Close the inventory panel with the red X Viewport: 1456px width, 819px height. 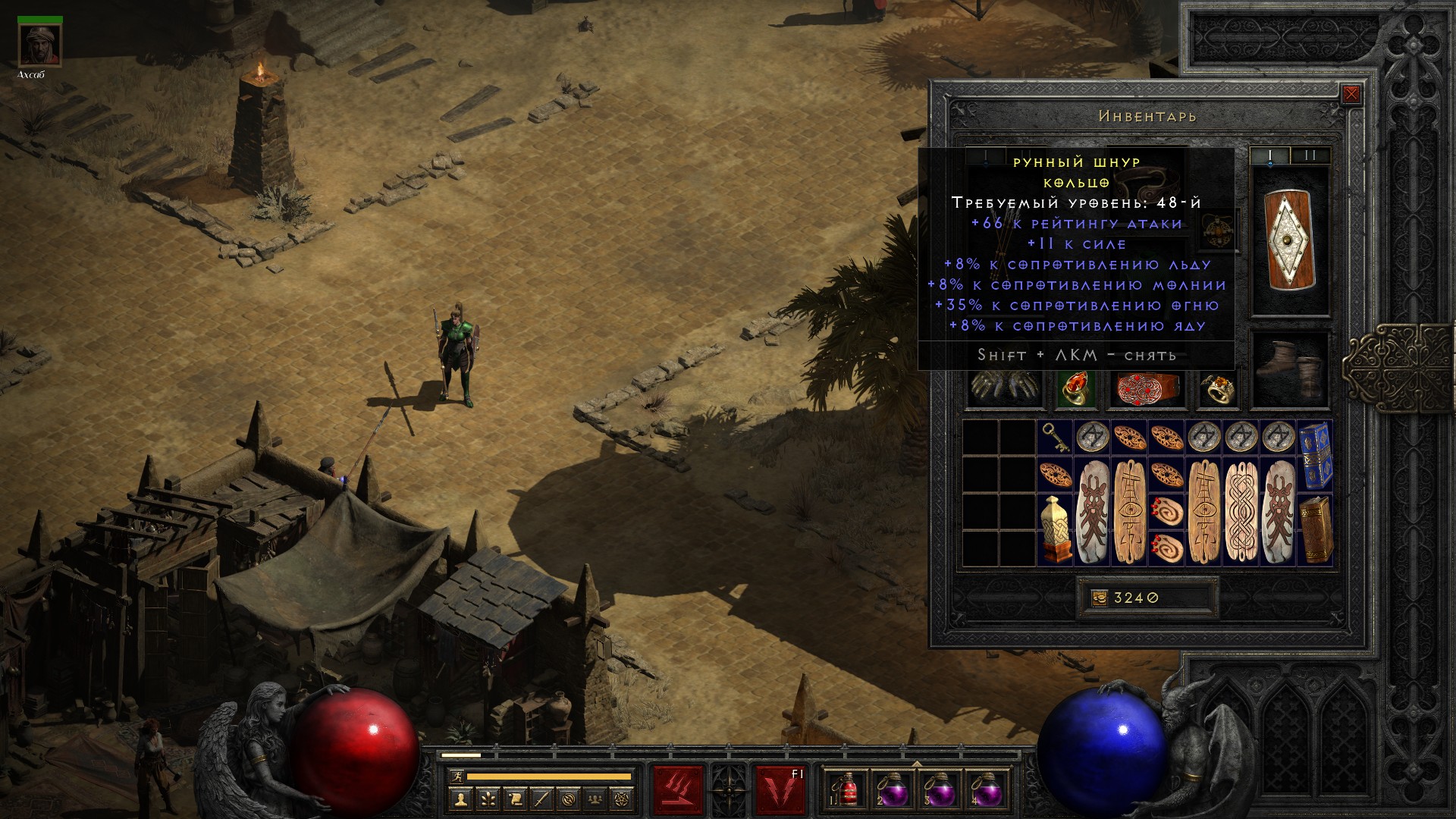1351,95
